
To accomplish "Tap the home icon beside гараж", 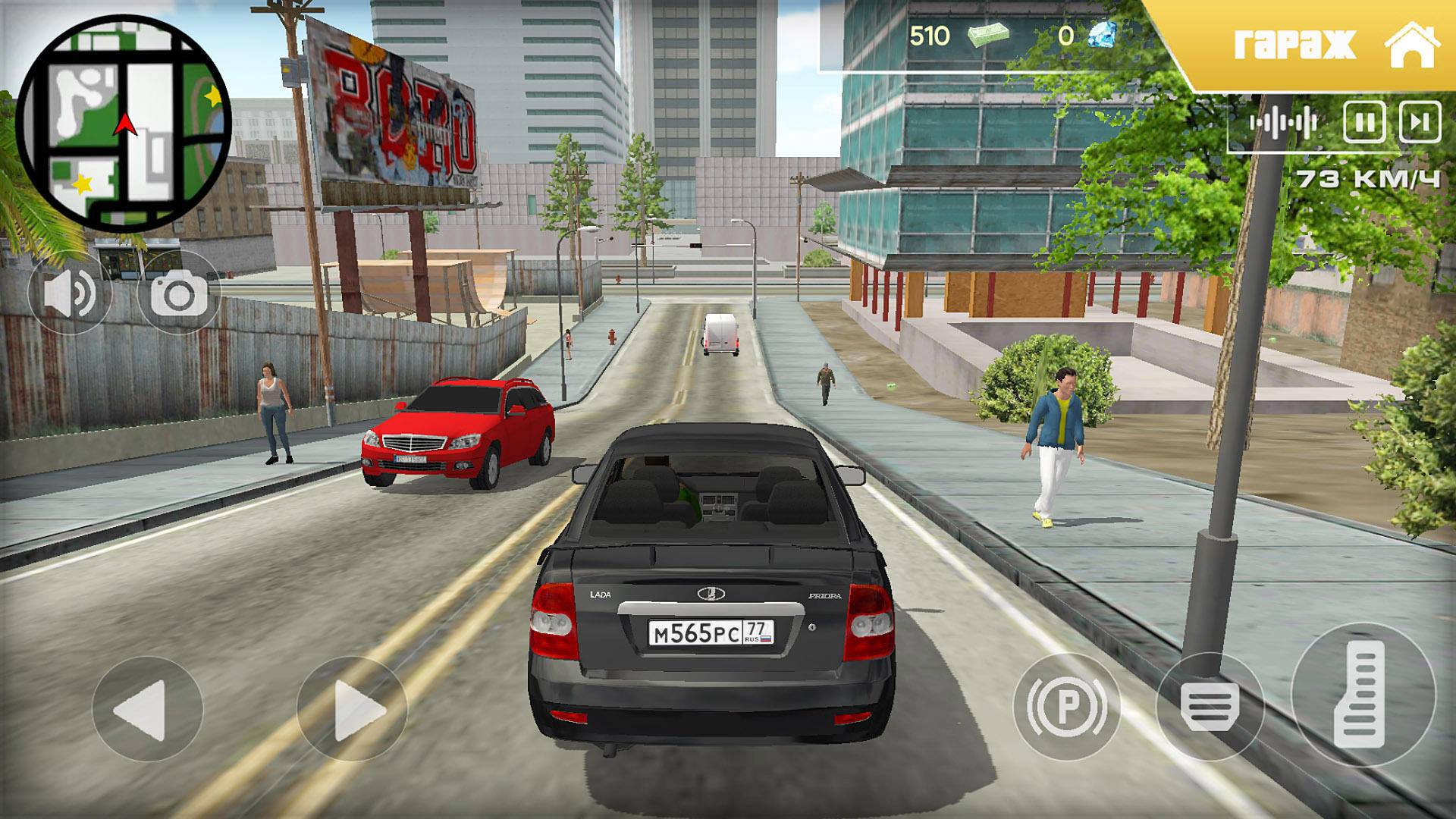I will (x=1413, y=45).
